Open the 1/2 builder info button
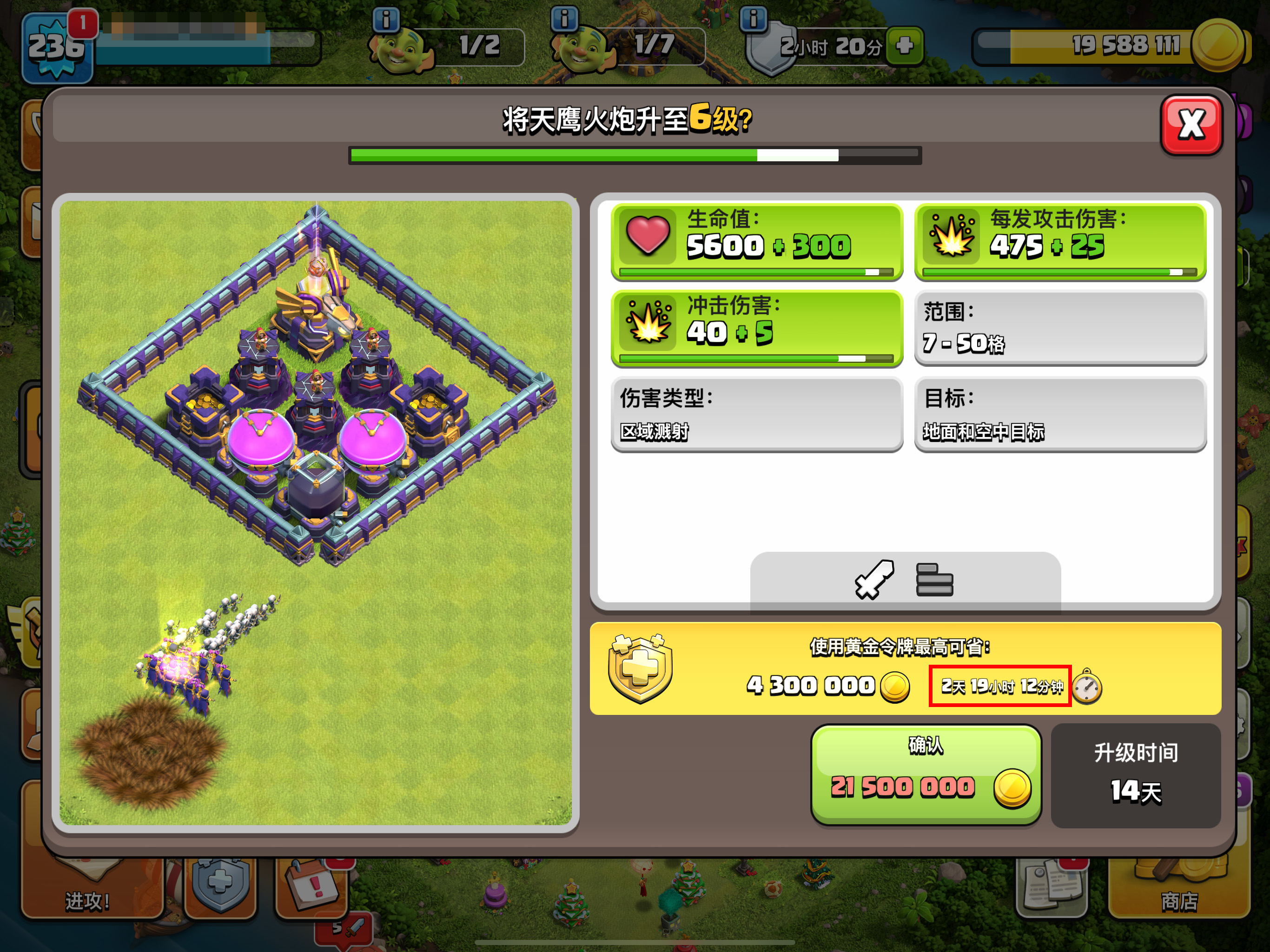Image resolution: width=1270 pixels, height=952 pixels. 386,20
